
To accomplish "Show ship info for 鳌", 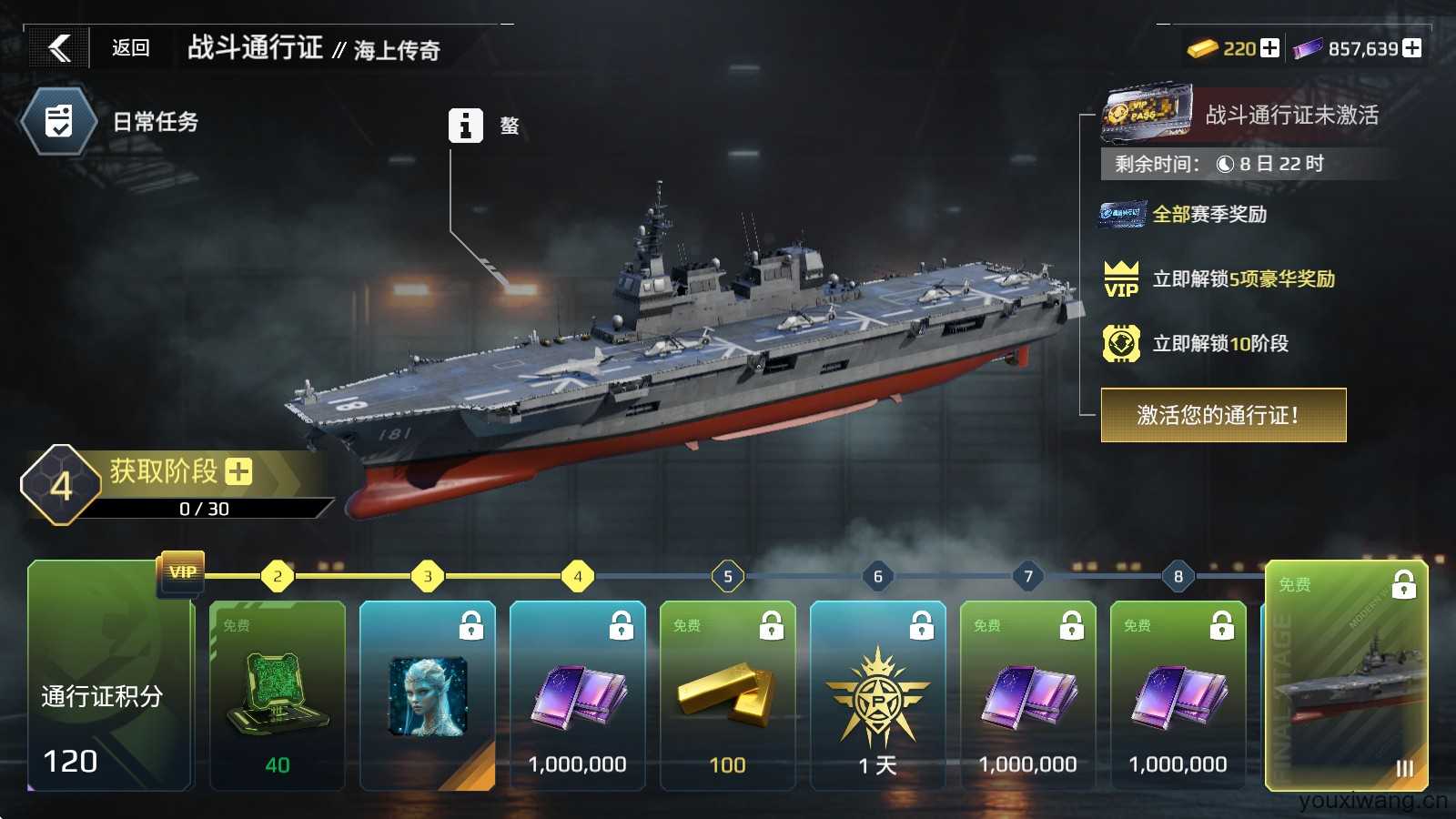I will click(x=465, y=126).
